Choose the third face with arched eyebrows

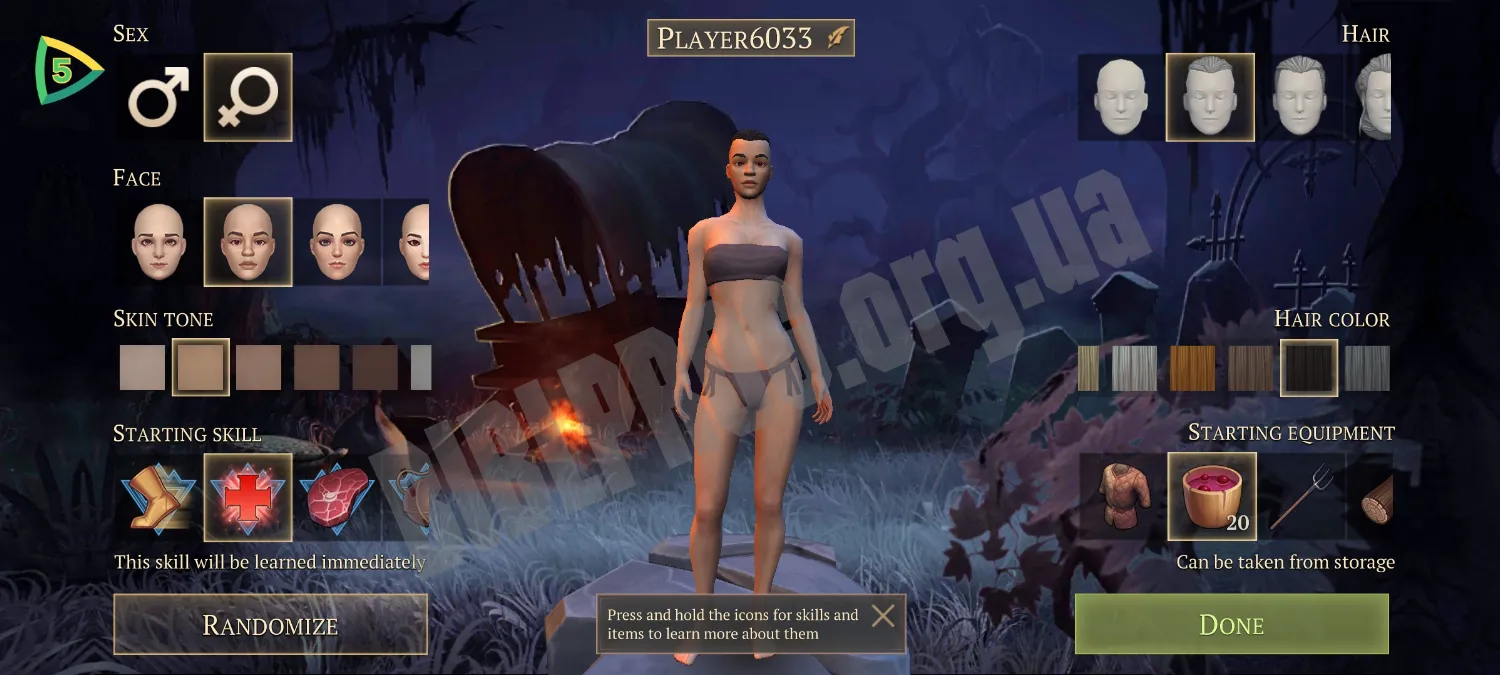pos(337,241)
